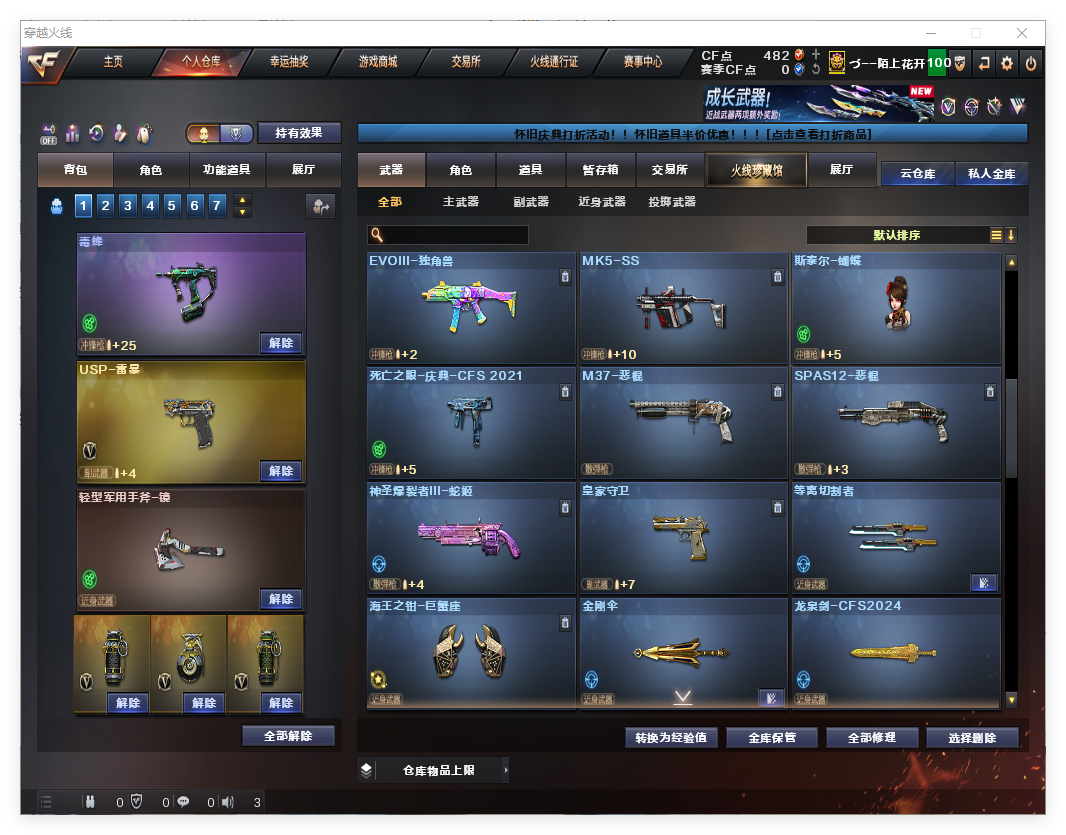
Task: Click the 私人金库 button
Action: (x=991, y=173)
